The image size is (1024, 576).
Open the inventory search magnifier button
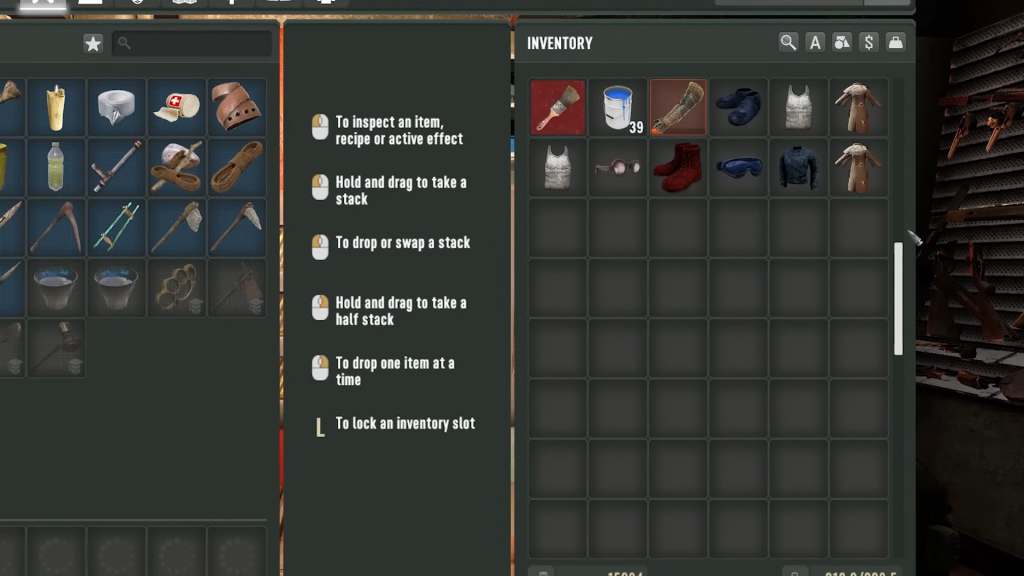(789, 42)
